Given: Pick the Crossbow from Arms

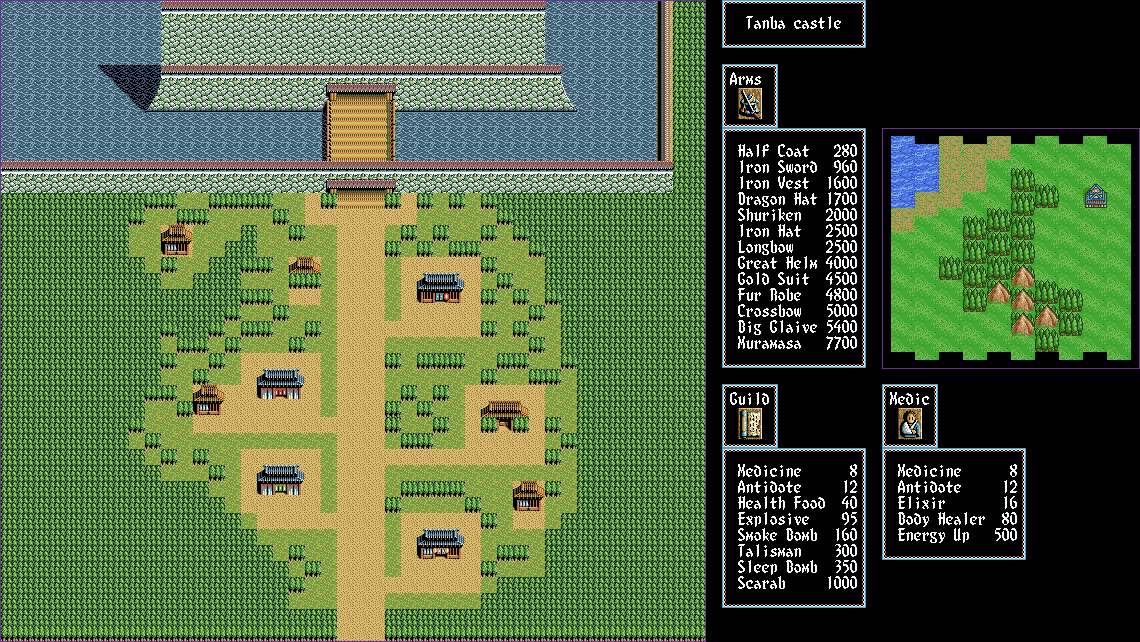Looking at the screenshot, I should click(797, 311).
